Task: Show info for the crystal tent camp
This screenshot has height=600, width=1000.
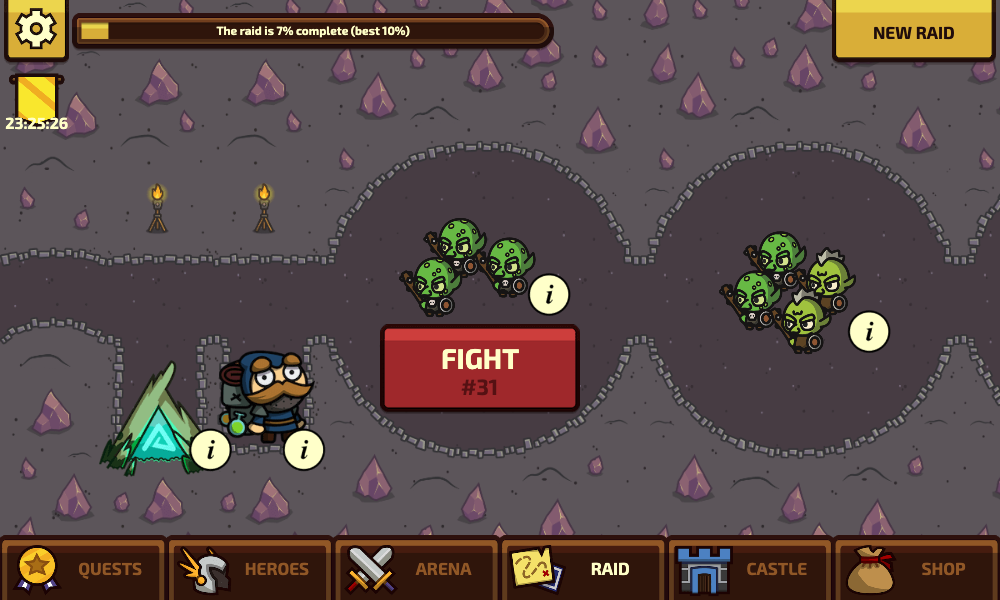Action: pyautogui.click(x=210, y=450)
